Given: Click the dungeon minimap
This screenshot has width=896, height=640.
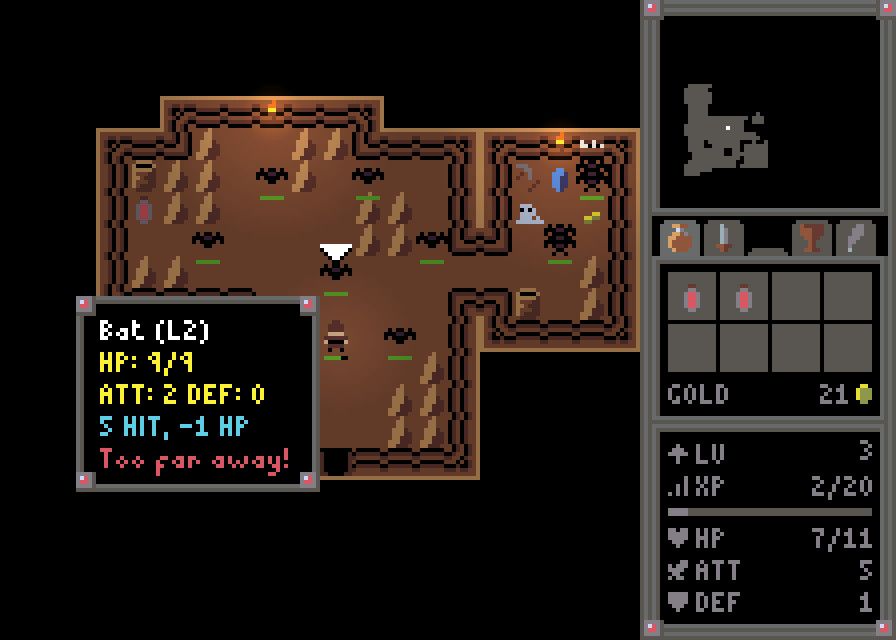Looking at the screenshot, I should 769,112.
